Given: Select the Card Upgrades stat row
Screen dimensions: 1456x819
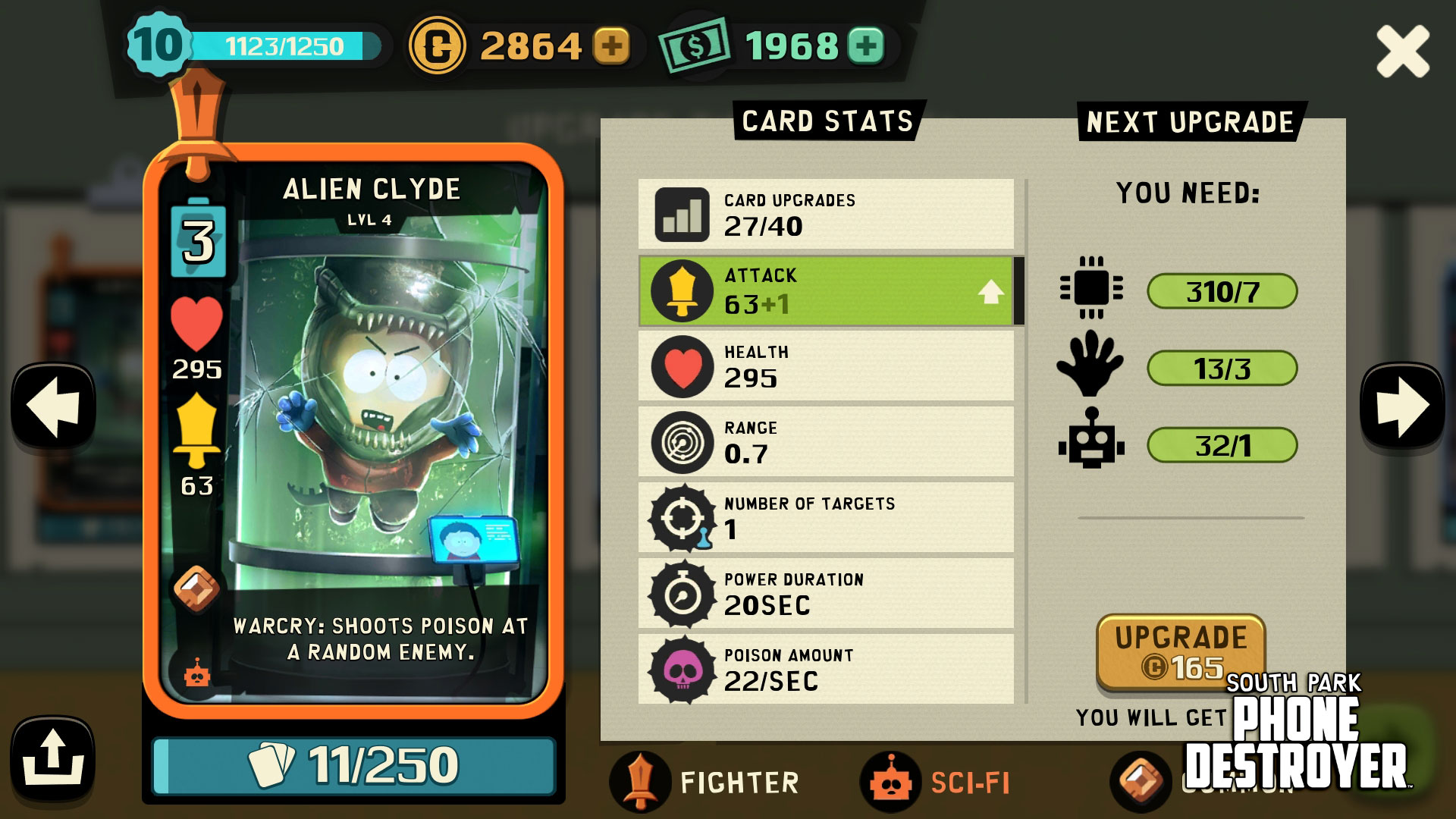Looking at the screenshot, I should click(827, 215).
